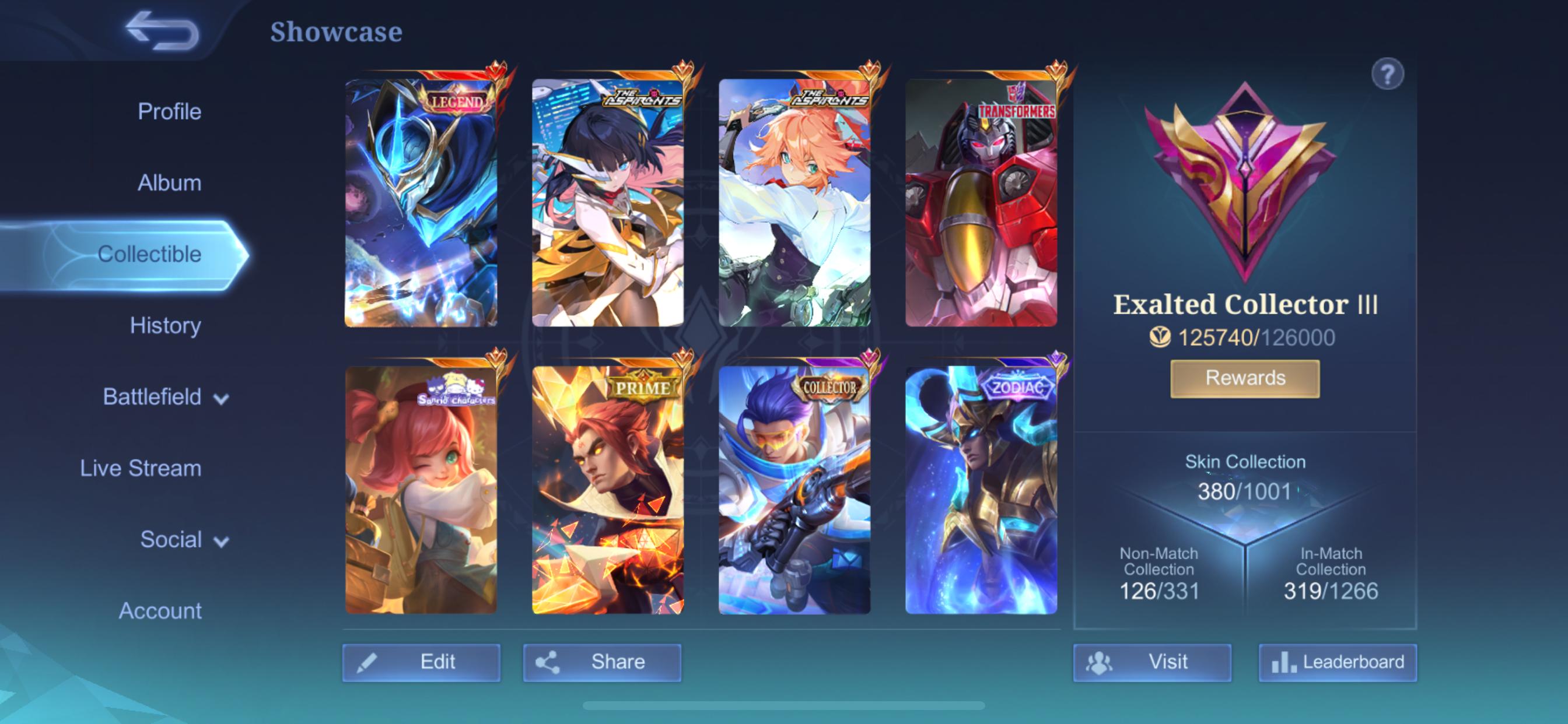Open the Album section

click(x=169, y=182)
